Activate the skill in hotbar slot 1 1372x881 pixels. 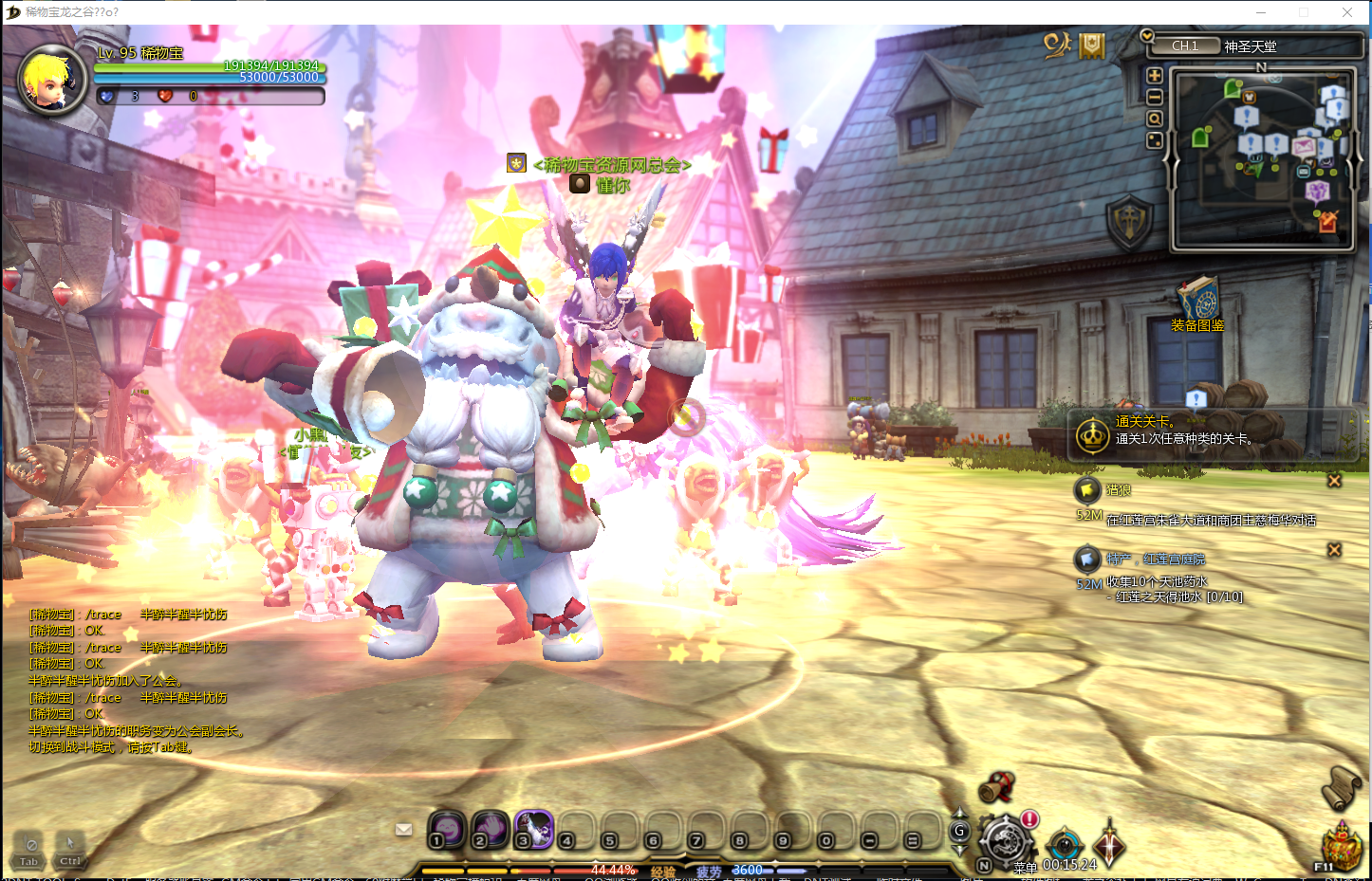pyautogui.click(x=446, y=829)
